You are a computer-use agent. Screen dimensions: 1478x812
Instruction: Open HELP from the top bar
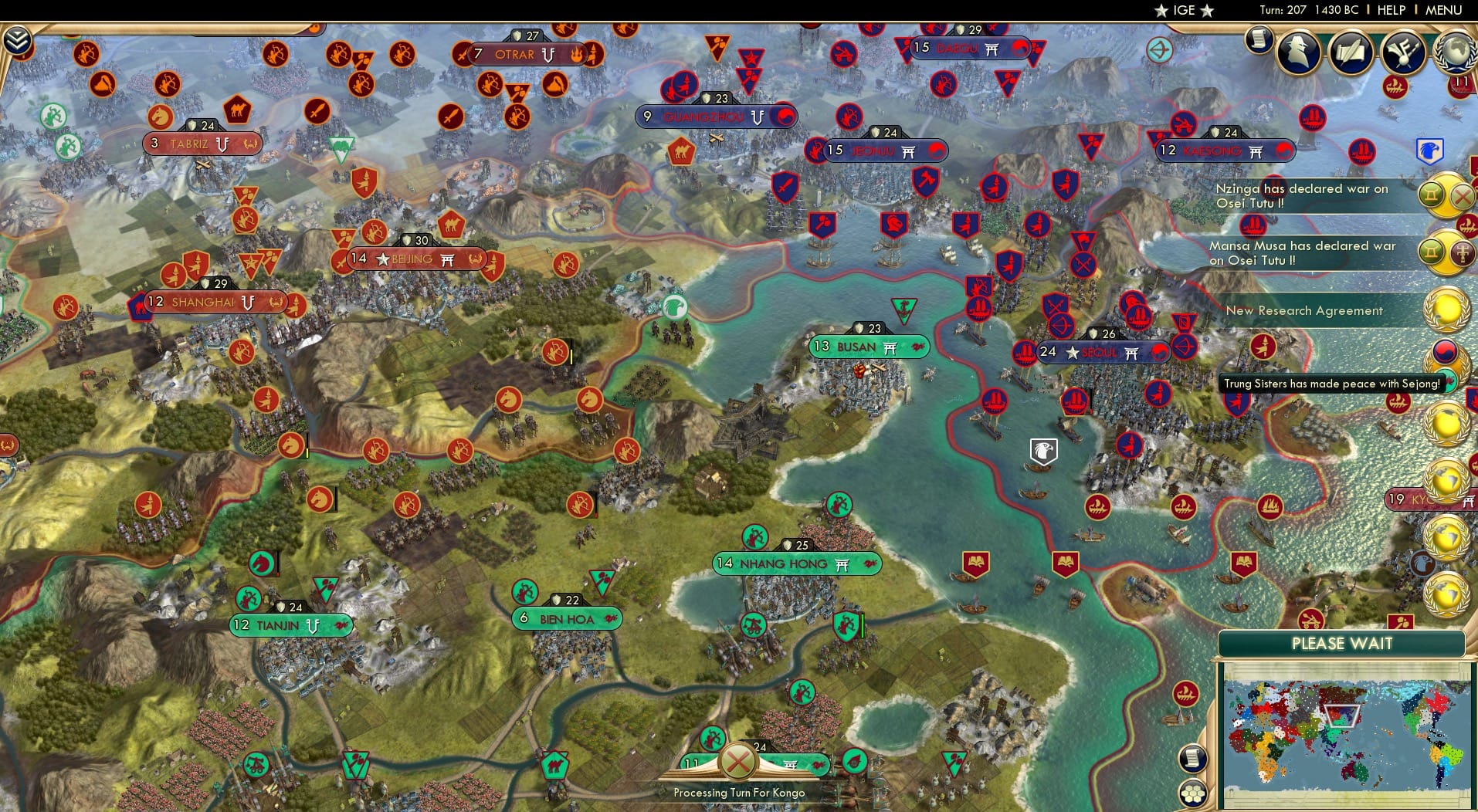tap(1391, 10)
